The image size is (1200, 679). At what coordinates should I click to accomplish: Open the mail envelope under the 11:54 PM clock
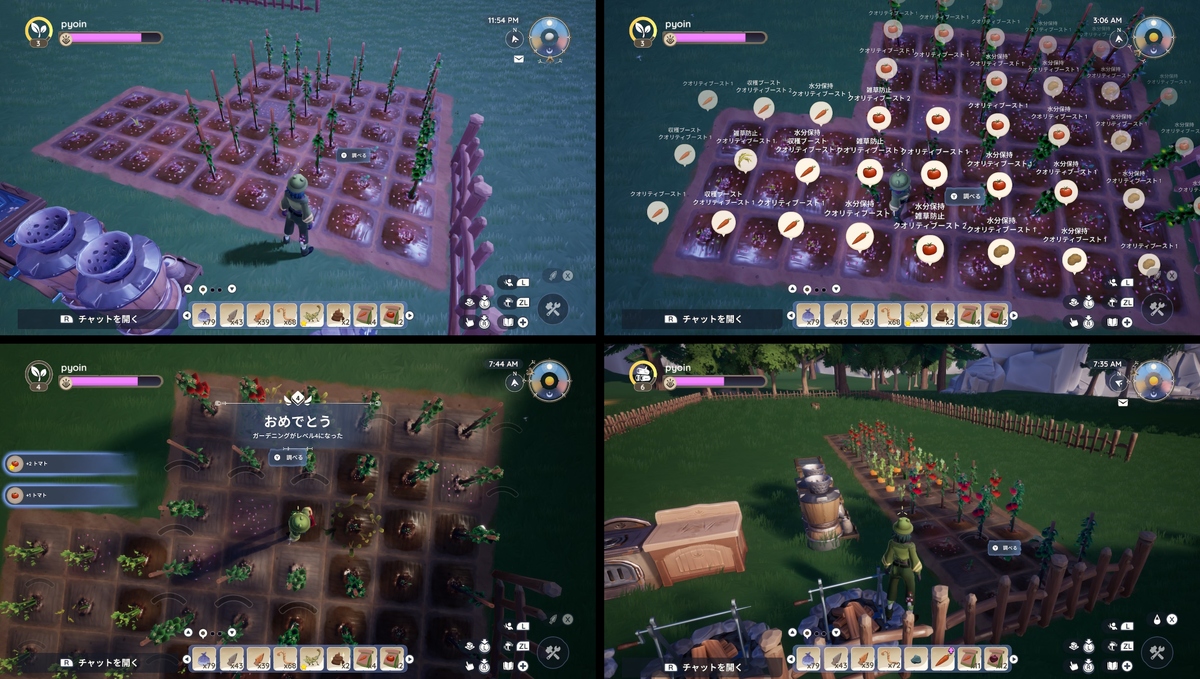(x=519, y=60)
